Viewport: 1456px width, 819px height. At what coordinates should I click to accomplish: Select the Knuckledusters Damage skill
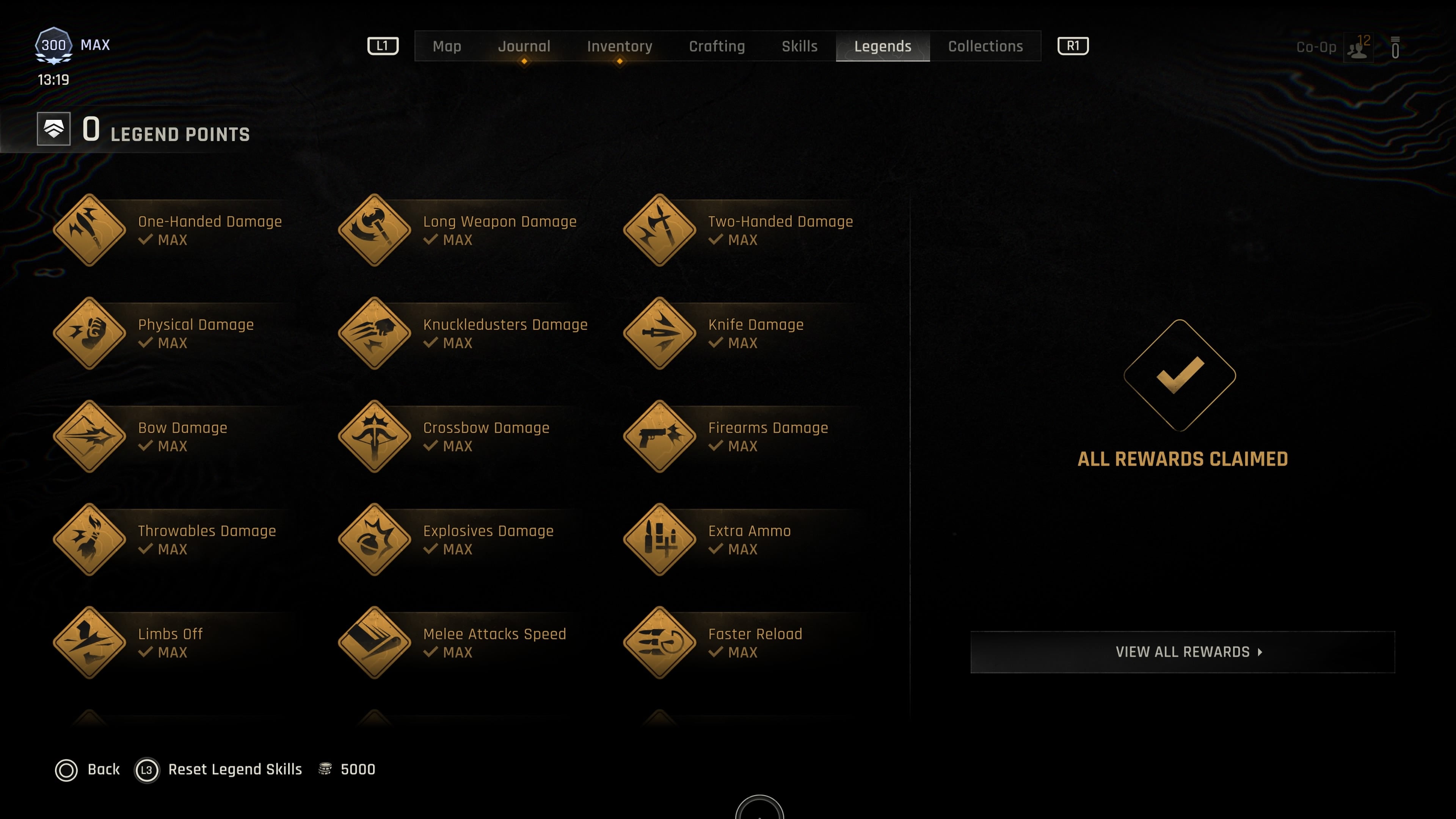point(374,334)
